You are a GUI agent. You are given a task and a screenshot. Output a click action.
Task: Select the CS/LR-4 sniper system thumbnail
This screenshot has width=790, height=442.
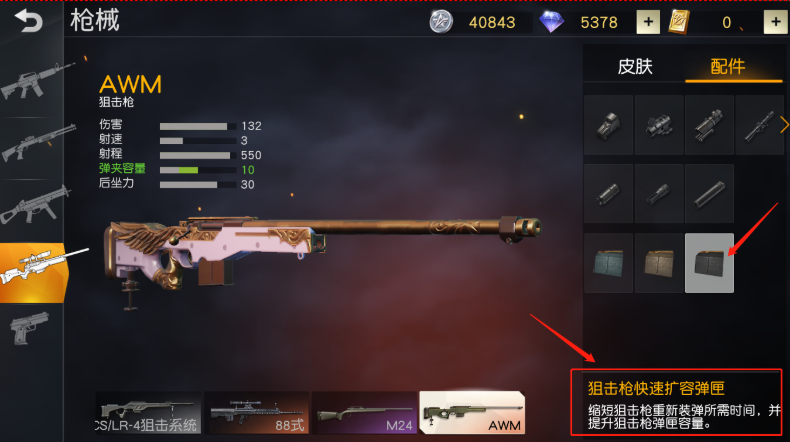149,412
